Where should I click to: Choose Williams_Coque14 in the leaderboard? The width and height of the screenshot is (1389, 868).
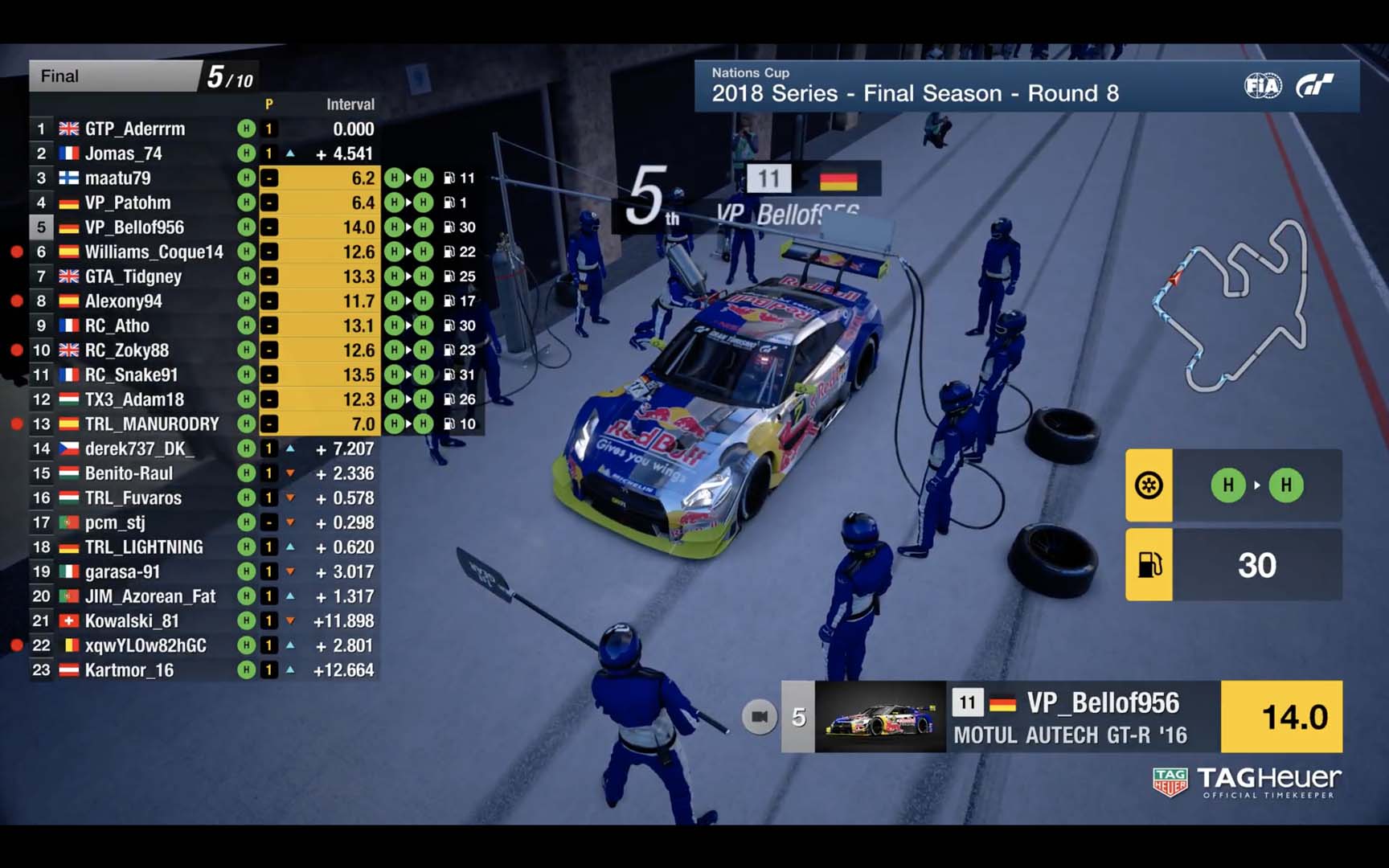(x=154, y=252)
